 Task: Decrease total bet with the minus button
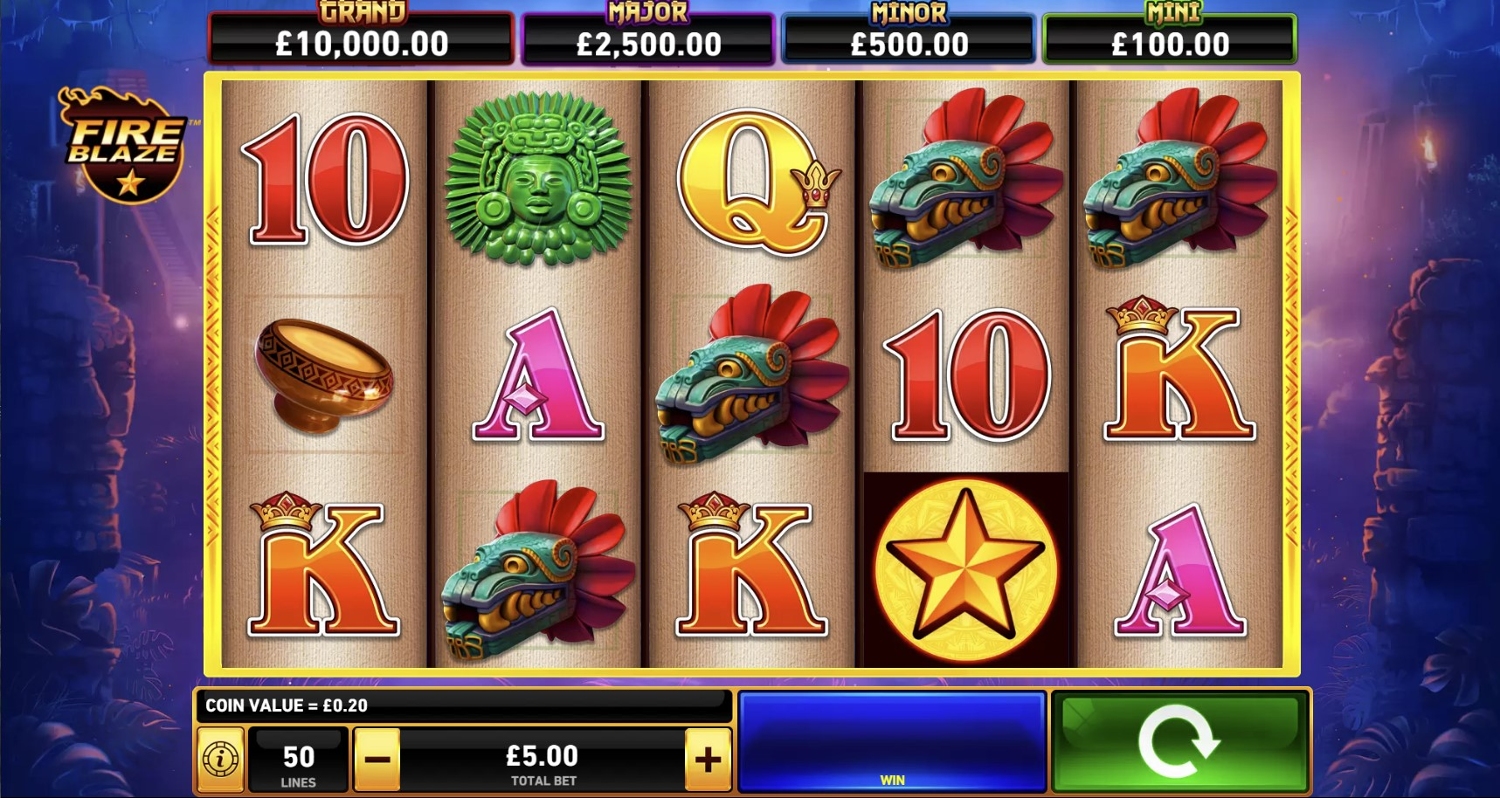tap(377, 760)
